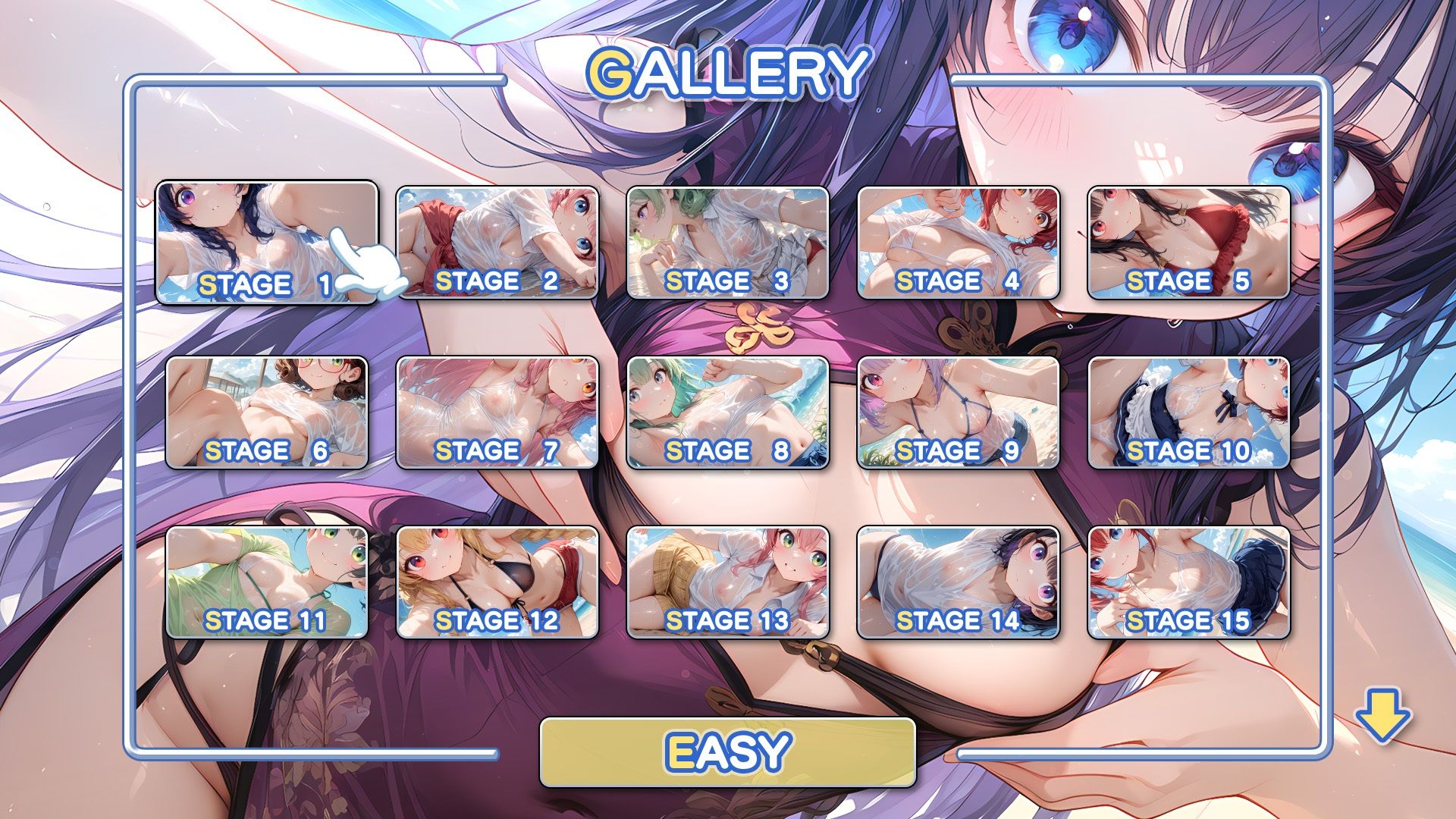Select the Stage 2 thumbnail
The width and height of the screenshot is (1456, 819).
coord(497,243)
